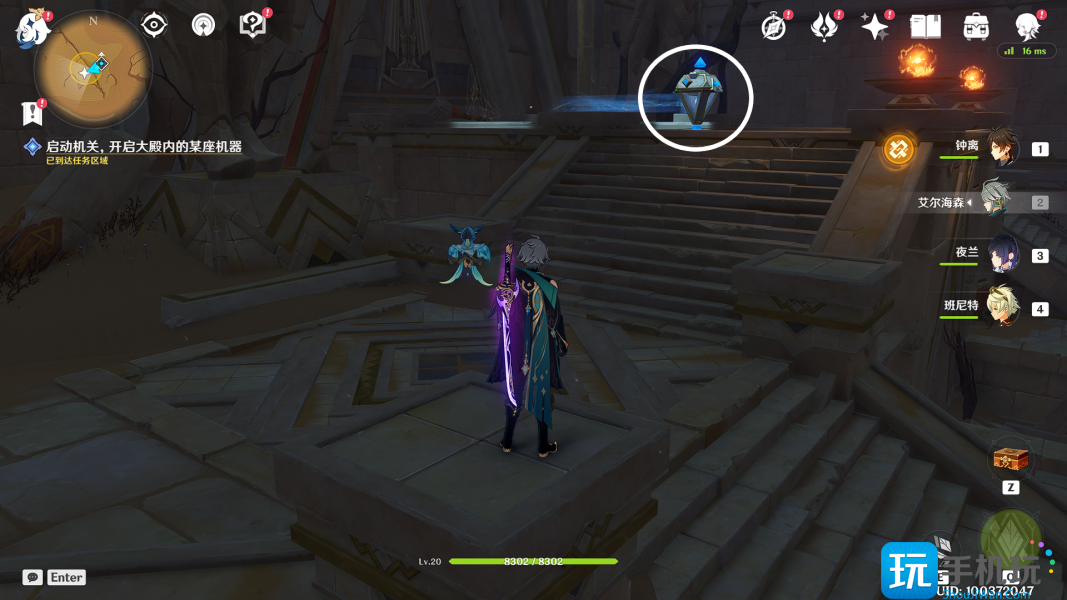
Task: Click the quest tracker objective text
Action: tap(143, 147)
